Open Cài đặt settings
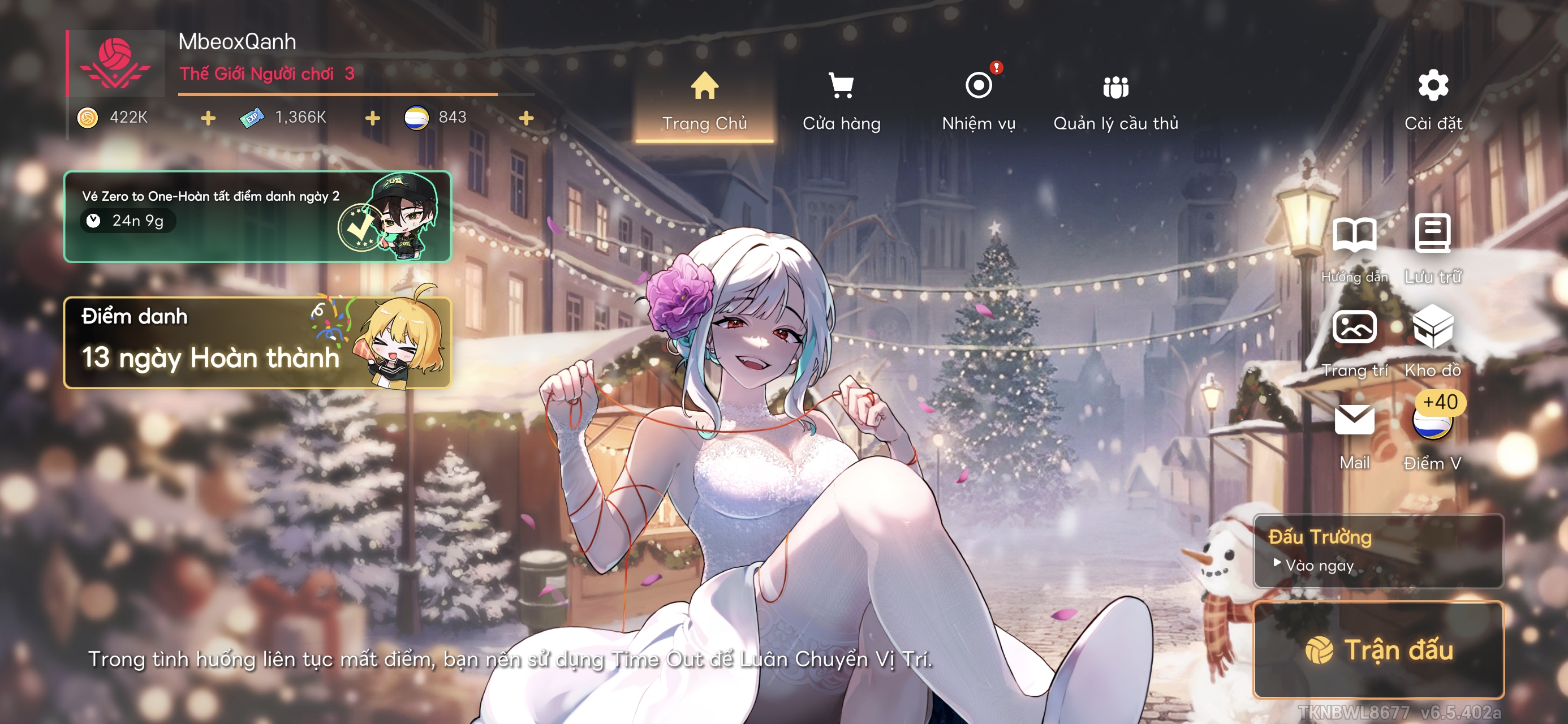 point(1433,101)
